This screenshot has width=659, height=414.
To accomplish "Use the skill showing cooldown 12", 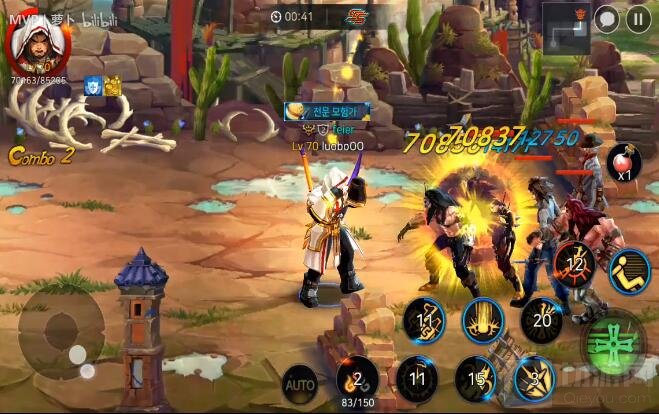I will (x=574, y=264).
